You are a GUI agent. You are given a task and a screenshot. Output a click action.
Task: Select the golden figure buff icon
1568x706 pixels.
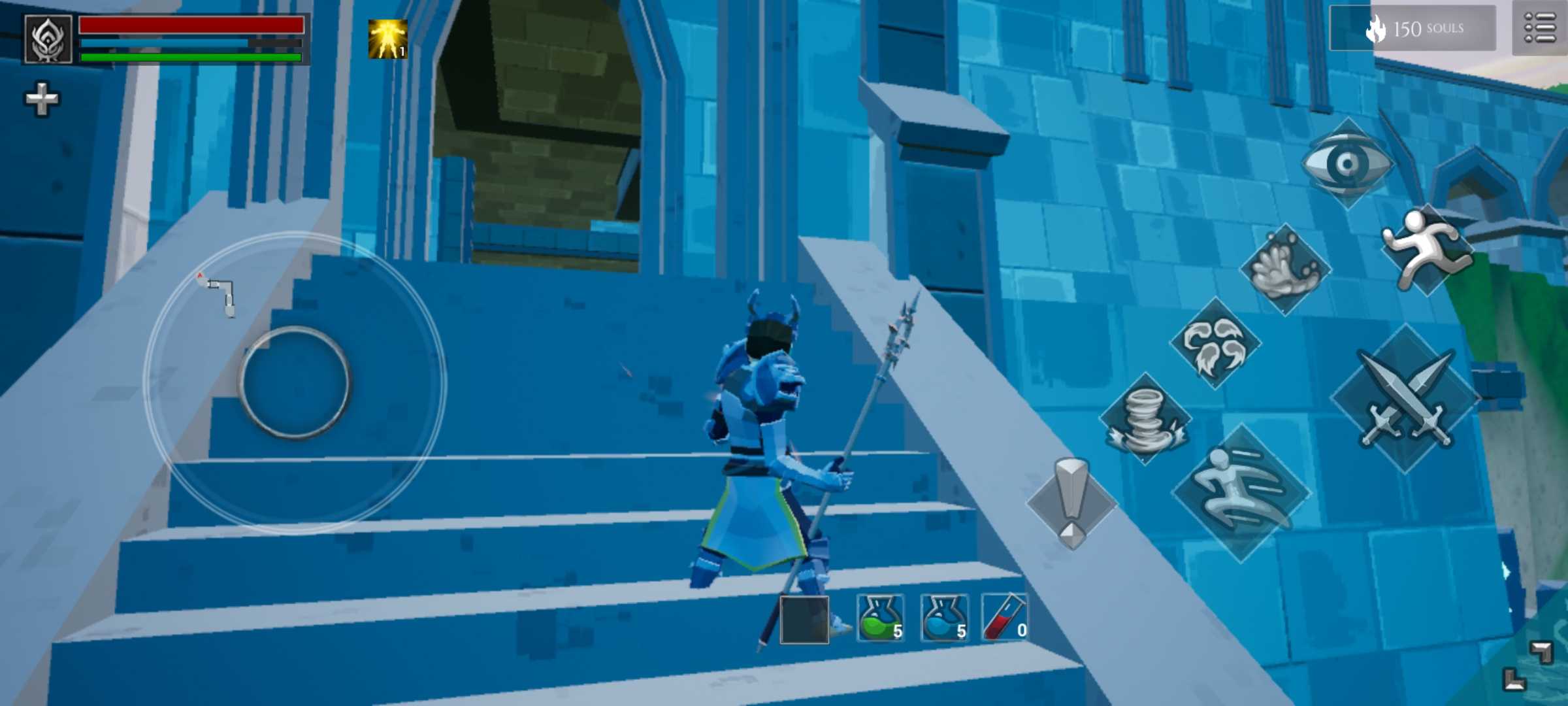(x=387, y=39)
